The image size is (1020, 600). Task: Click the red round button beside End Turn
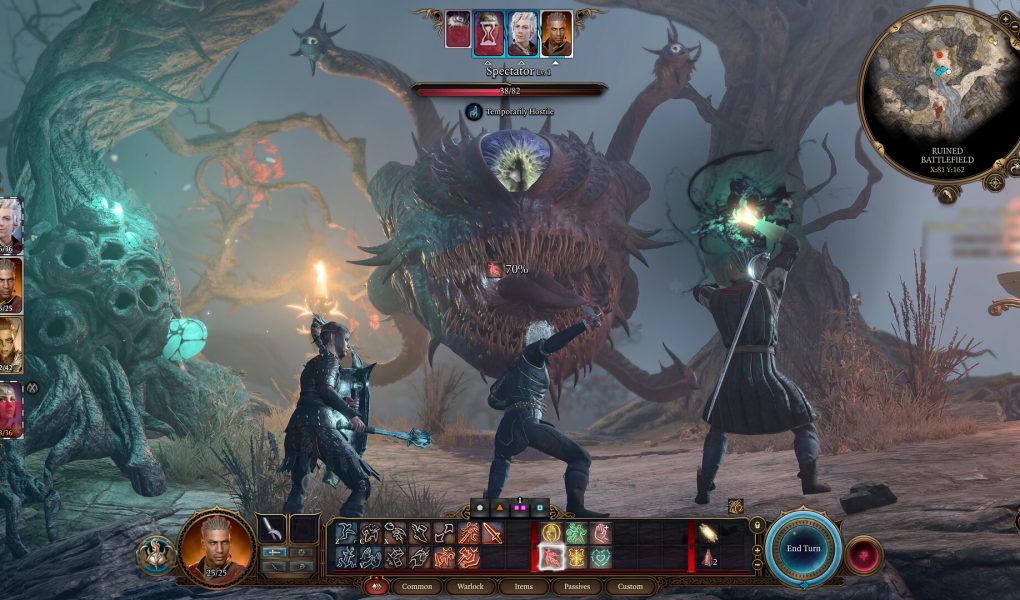pos(863,554)
